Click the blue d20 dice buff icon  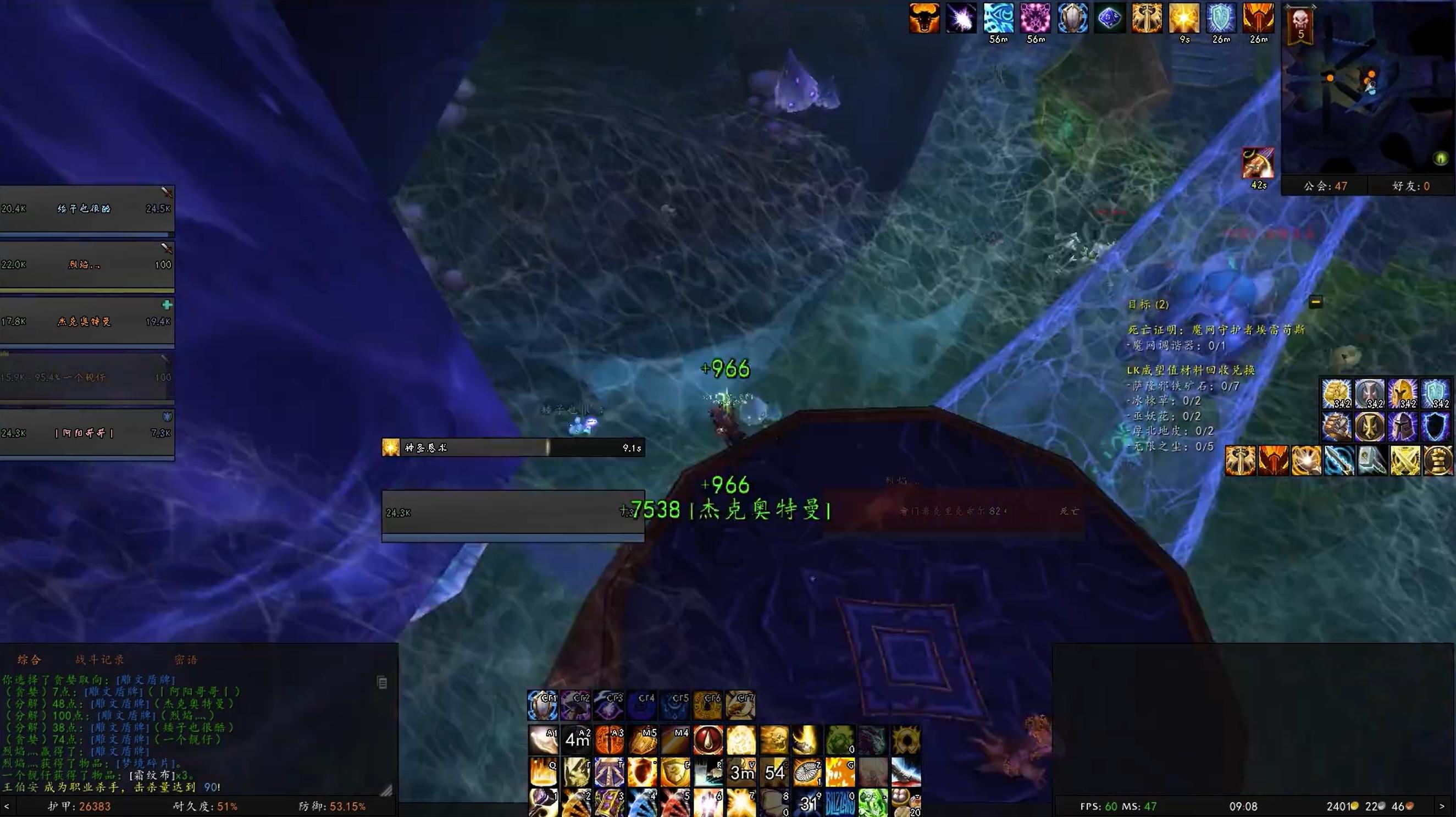point(1110,19)
